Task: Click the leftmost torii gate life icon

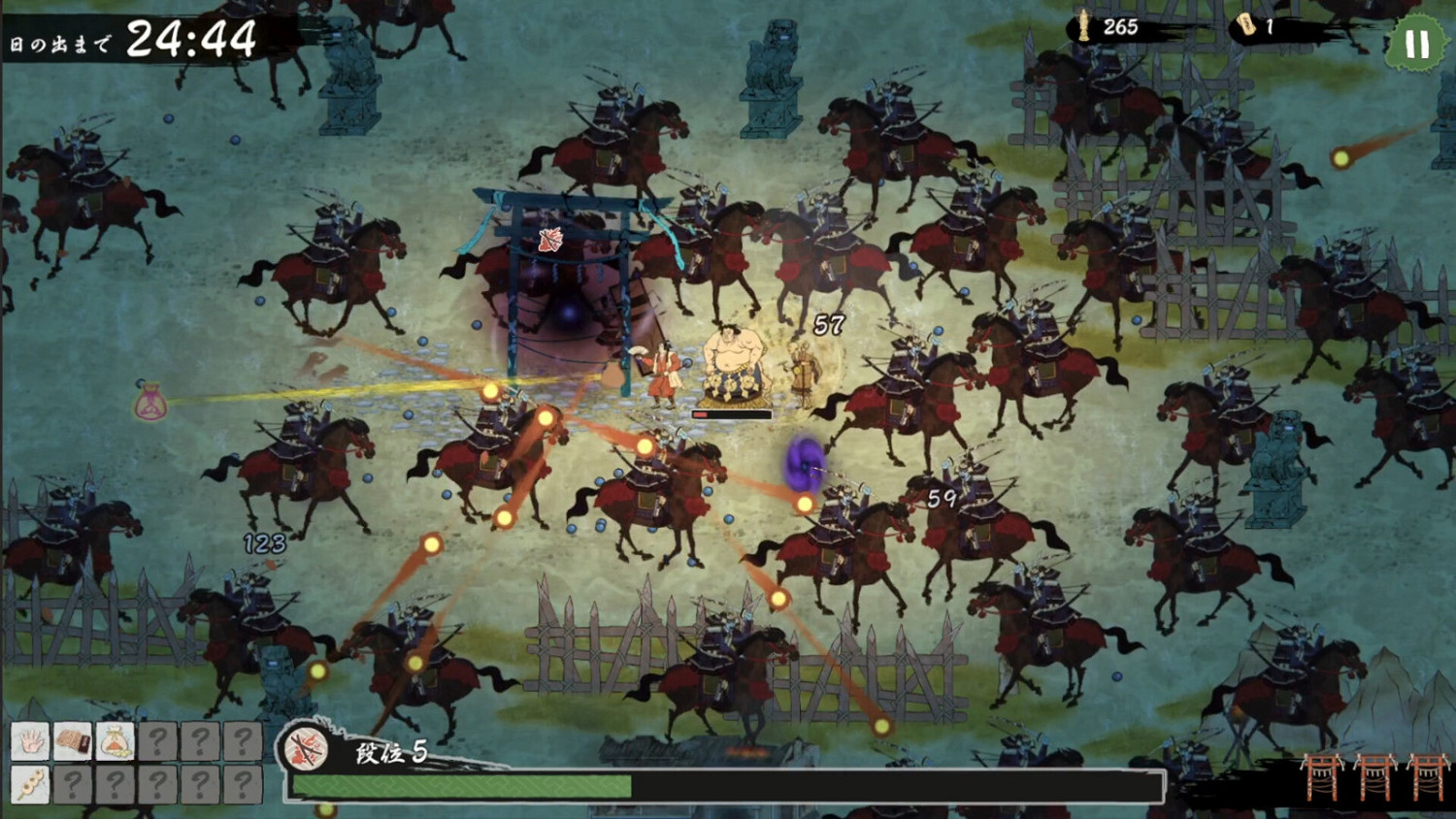Action: 1322,776
